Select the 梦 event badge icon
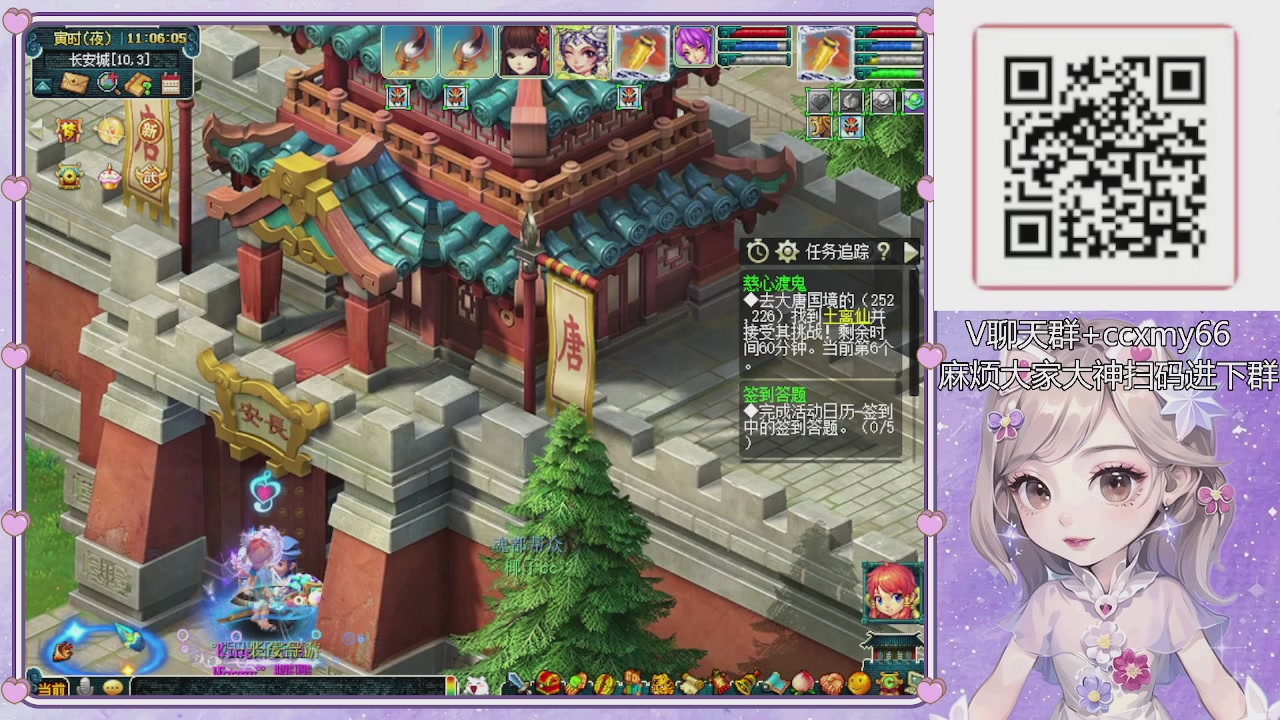 [69, 130]
